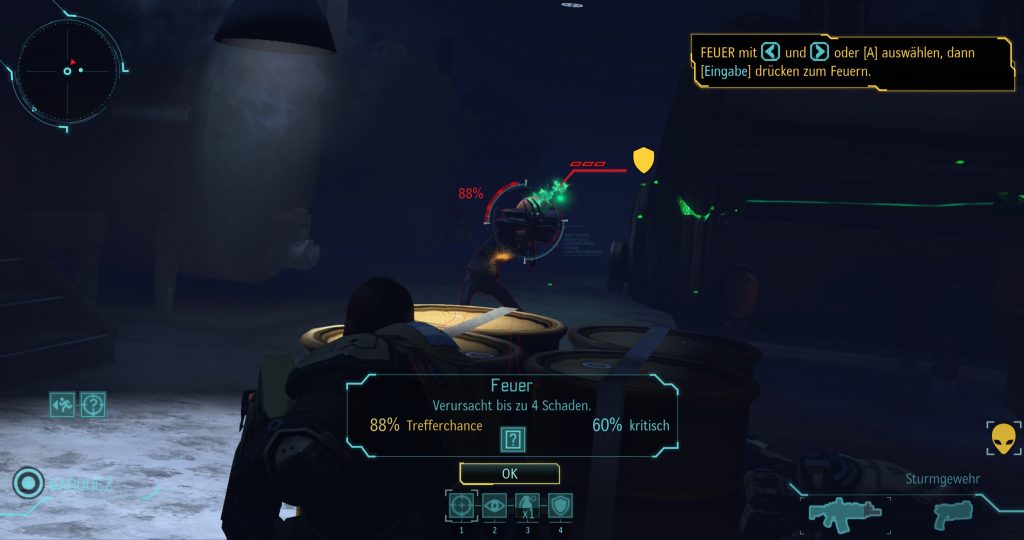
Task: Choose the grenade ability
Action: (x=527, y=506)
